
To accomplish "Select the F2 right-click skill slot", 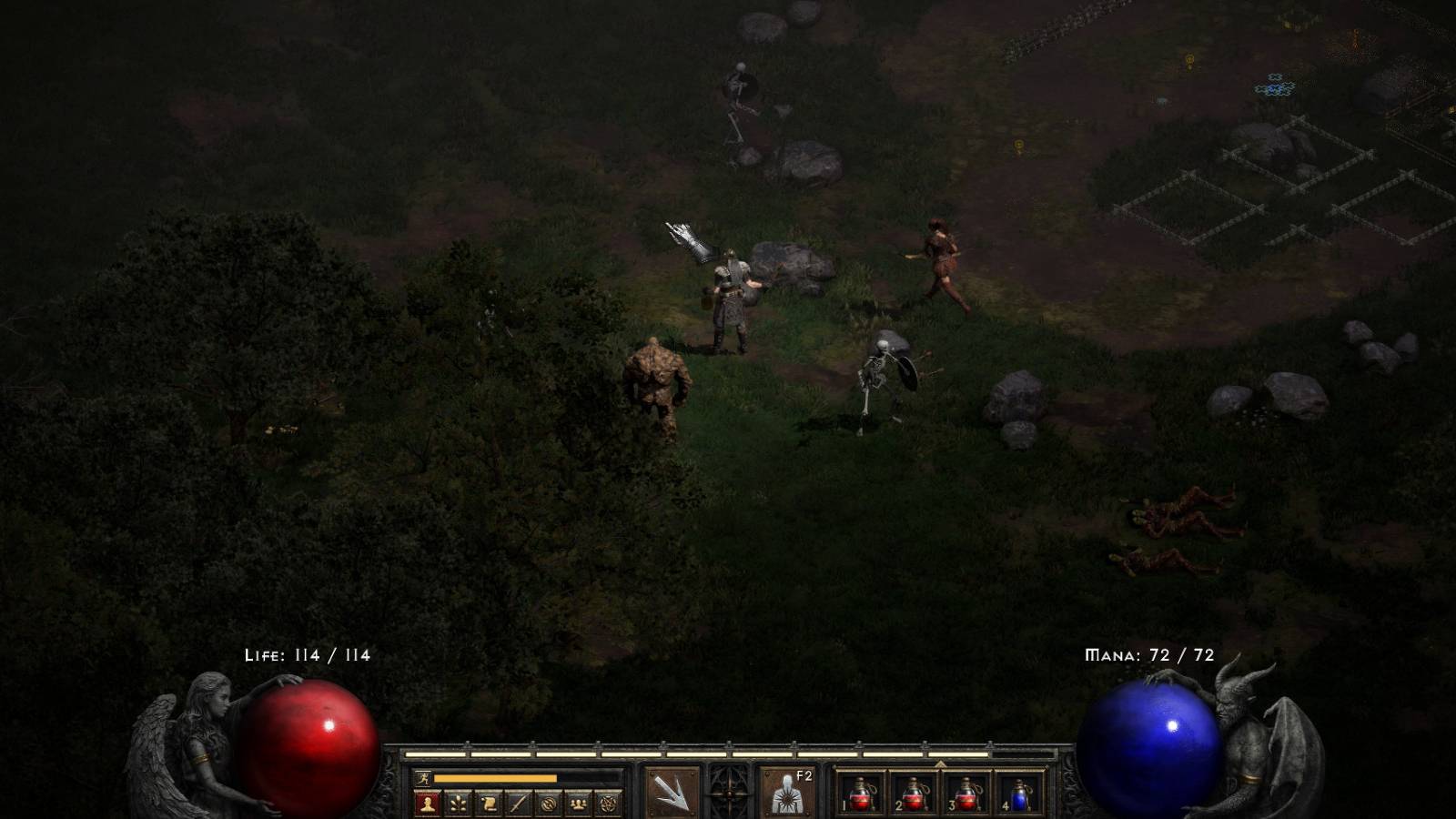I will [786, 791].
